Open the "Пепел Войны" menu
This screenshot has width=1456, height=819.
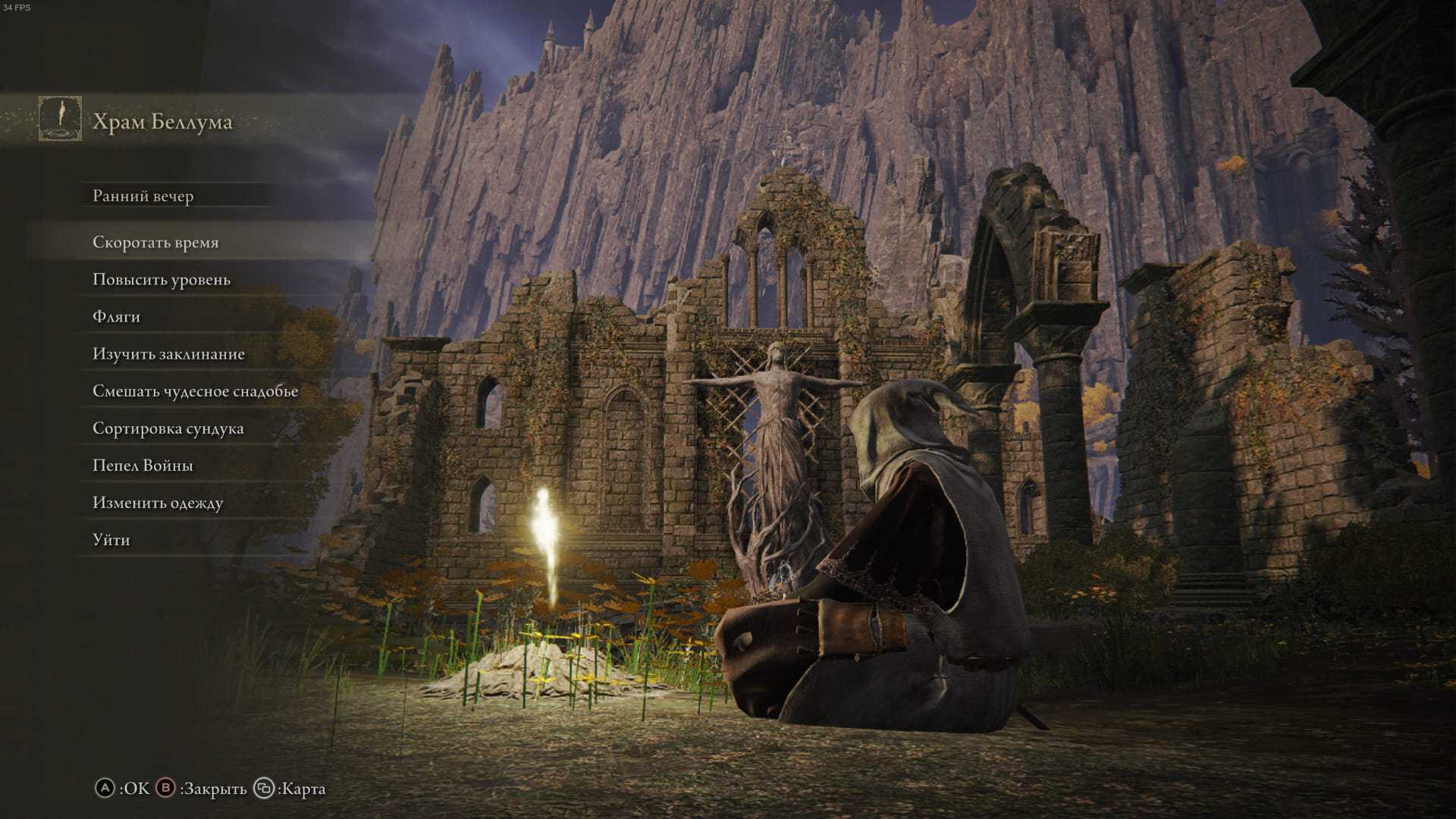pyautogui.click(x=143, y=466)
